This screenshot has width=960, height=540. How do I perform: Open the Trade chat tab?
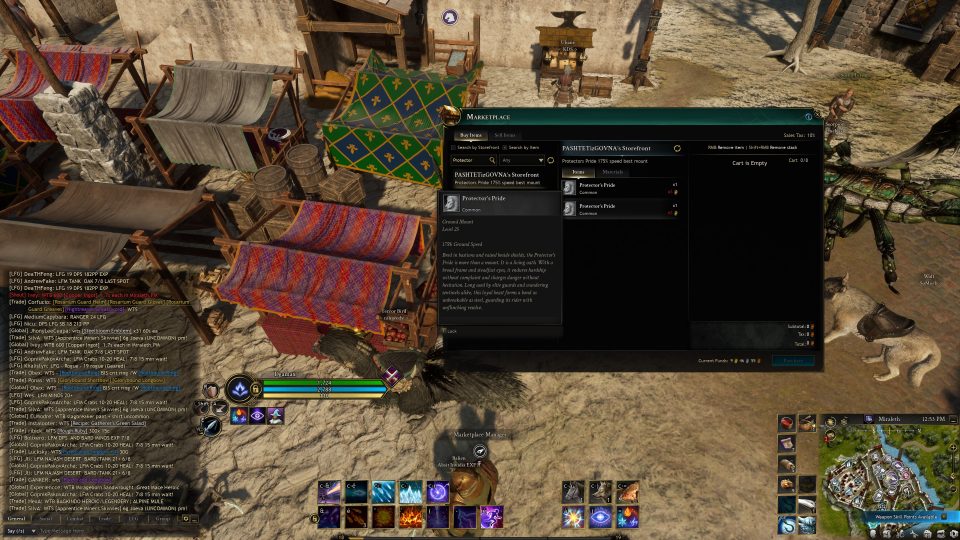[104, 519]
